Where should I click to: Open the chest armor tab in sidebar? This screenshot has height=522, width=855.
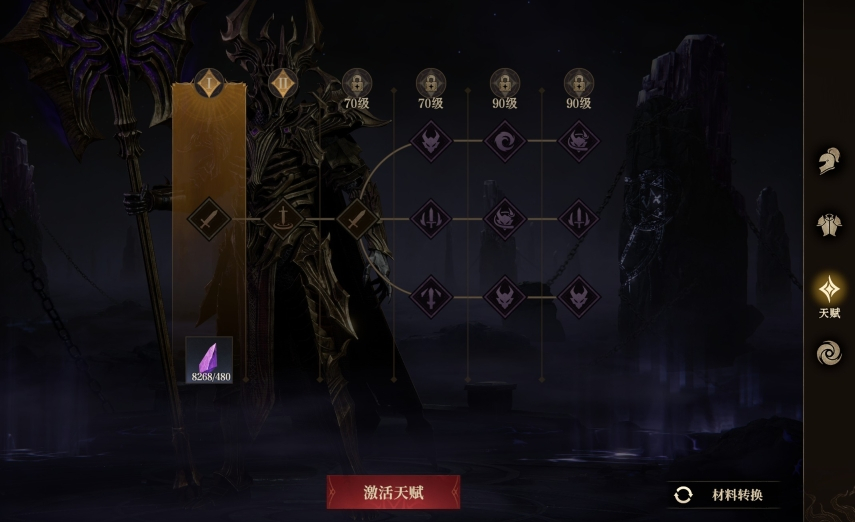(829, 225)
